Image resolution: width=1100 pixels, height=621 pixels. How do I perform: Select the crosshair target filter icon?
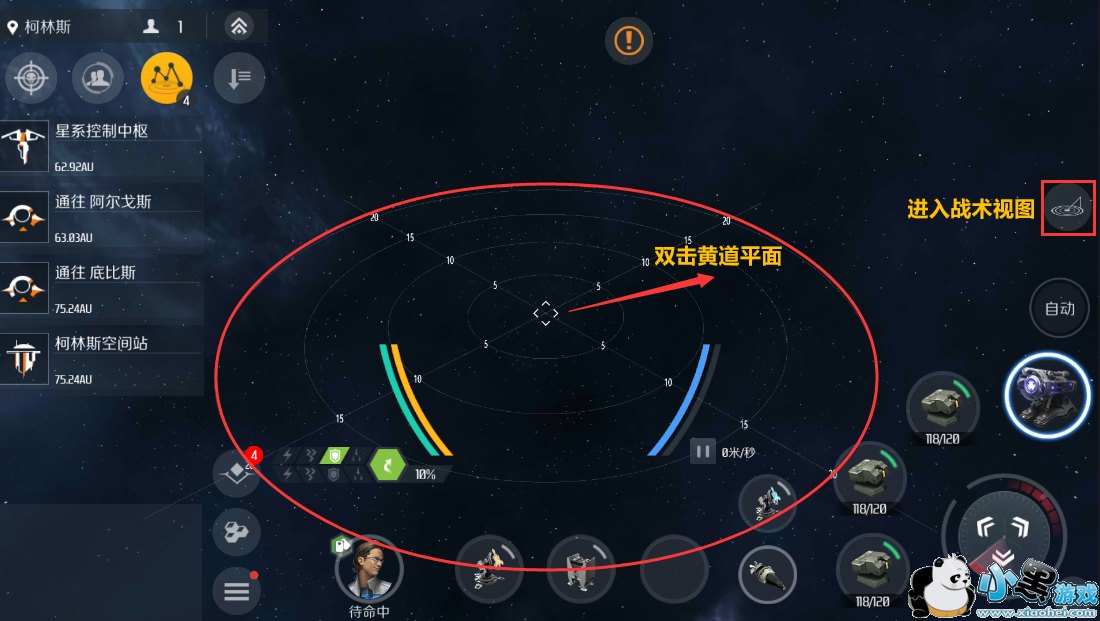coord(31,78)
